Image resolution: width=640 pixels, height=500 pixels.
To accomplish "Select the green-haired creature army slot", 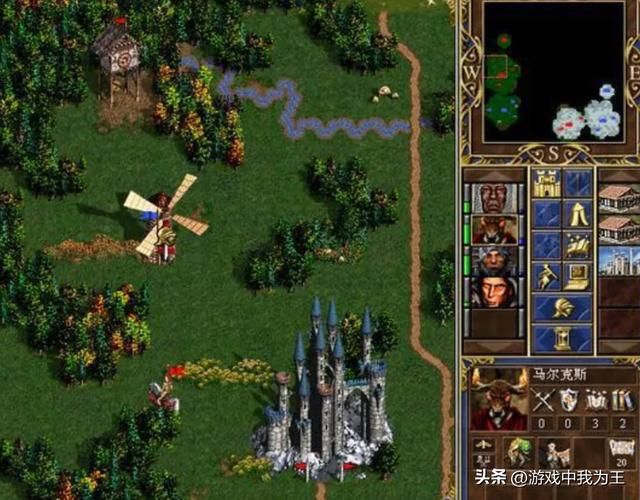I will pos(518,452).
